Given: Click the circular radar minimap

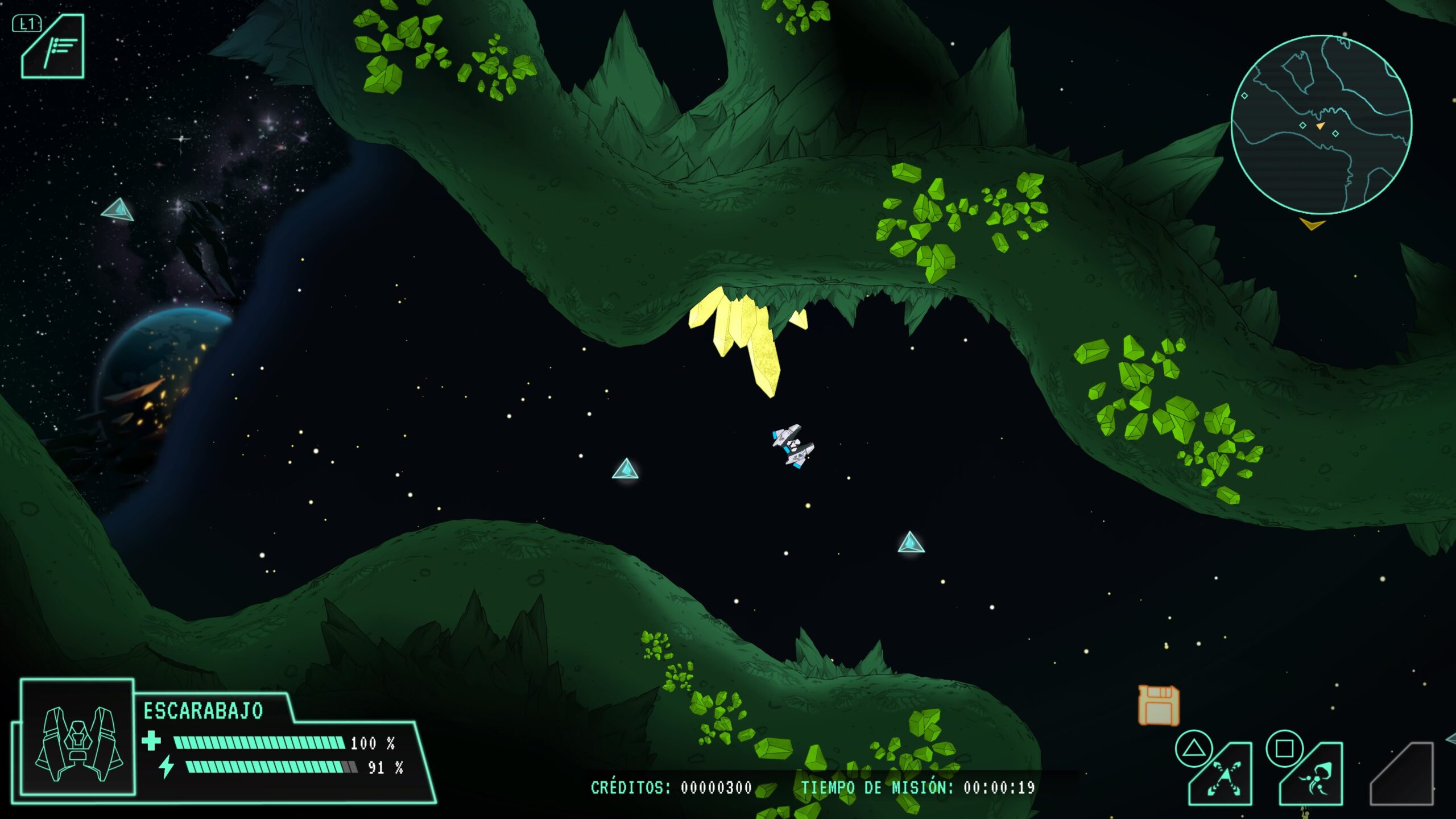Looking at the screenshot, I should click(1321, 125).
